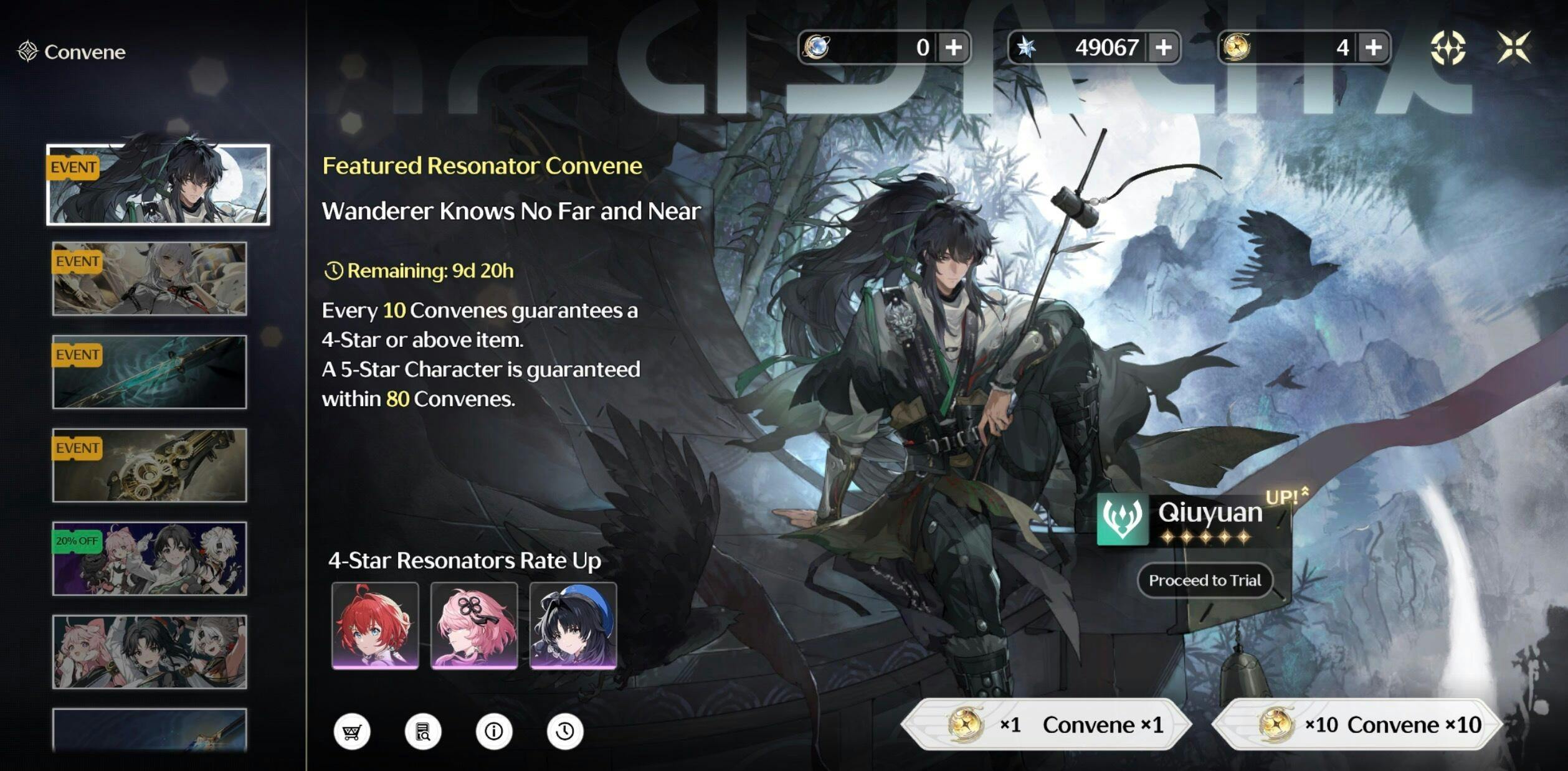Image resolution: width=1568 pixels, height=771 pixels.
Task: Select the blue-beret 4-star resonator portrait
Action: pyautogui.click(x=573, y=625)
